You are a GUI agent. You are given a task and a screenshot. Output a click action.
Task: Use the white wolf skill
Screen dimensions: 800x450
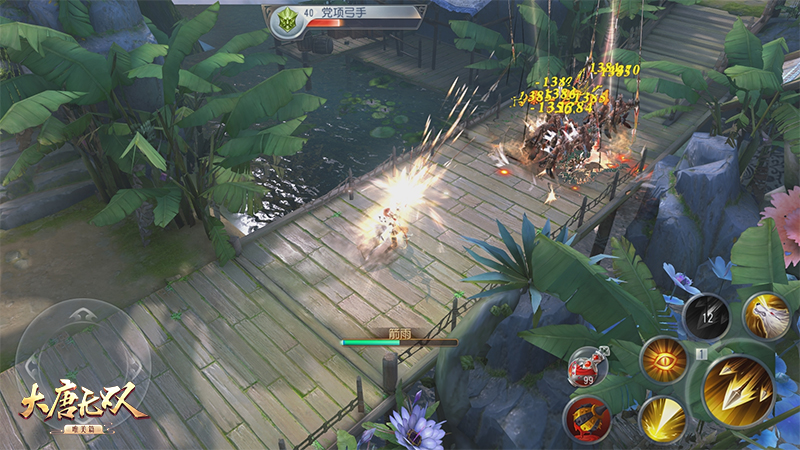pos(767,314)
